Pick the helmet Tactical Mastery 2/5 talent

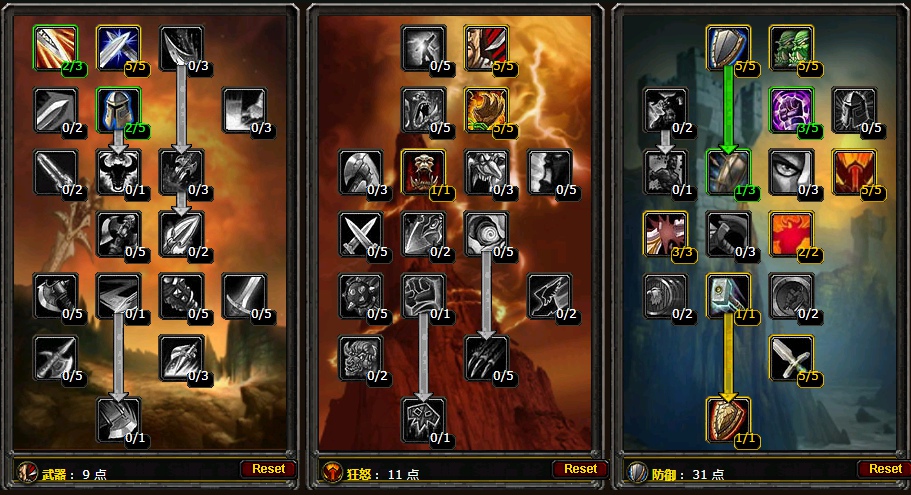(x=118, y=109)
